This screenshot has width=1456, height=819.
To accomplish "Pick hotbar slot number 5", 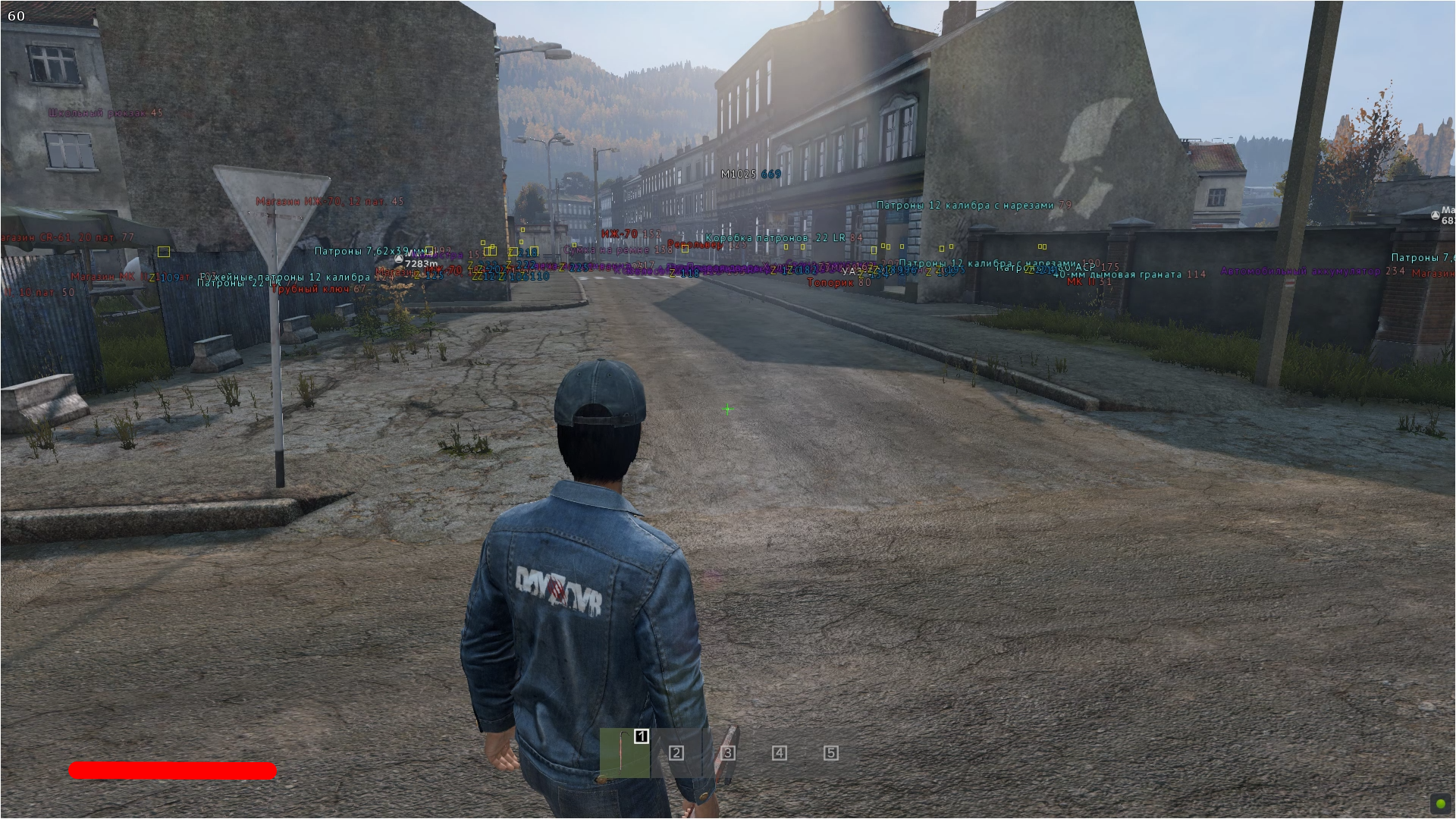I will coord(831,753).
